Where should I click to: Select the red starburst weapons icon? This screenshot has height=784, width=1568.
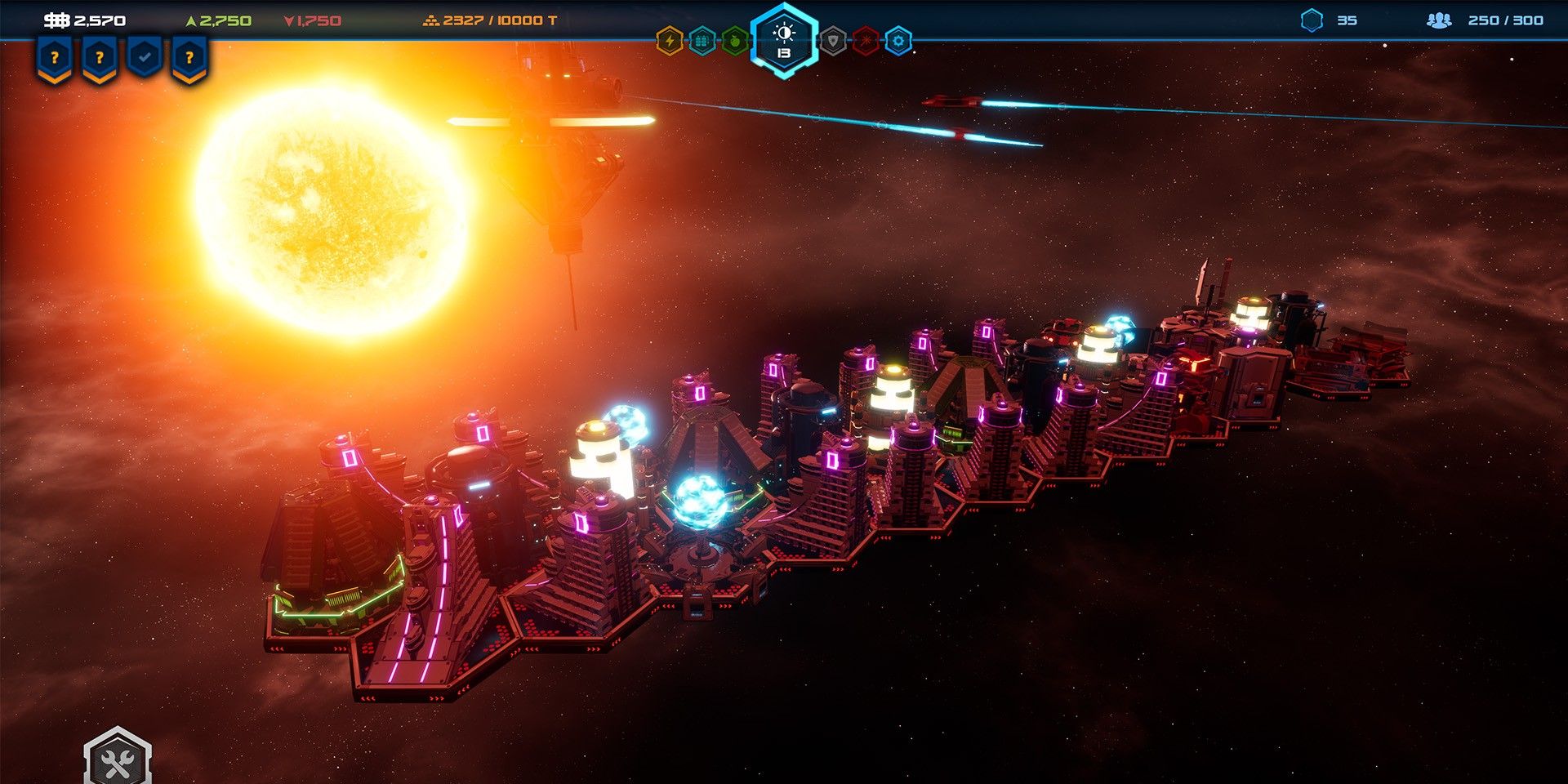[x=866, y=41]
